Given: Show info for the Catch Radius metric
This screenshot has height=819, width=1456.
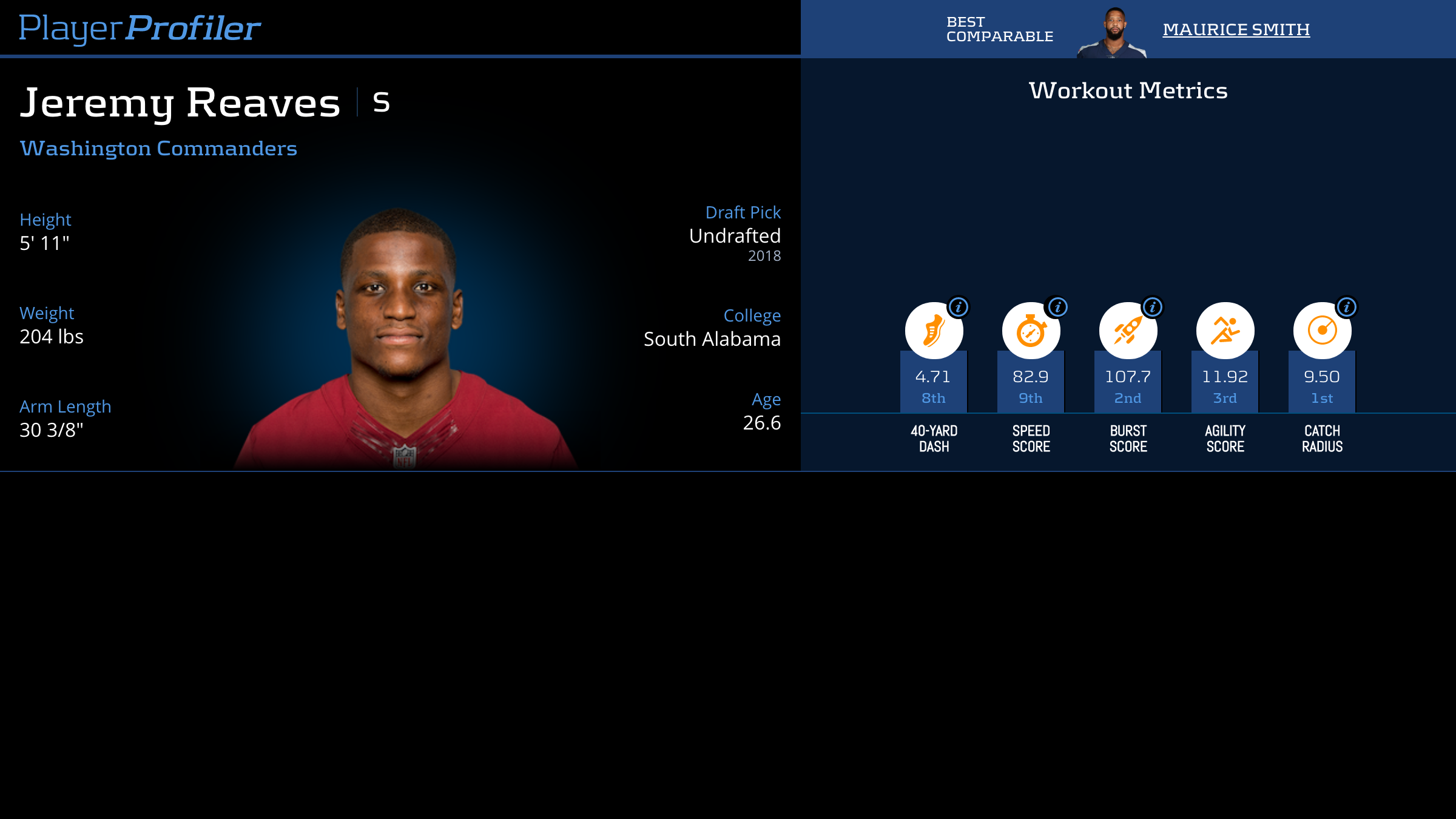Looking at the screenshot, I should (x=1347, y=307).
